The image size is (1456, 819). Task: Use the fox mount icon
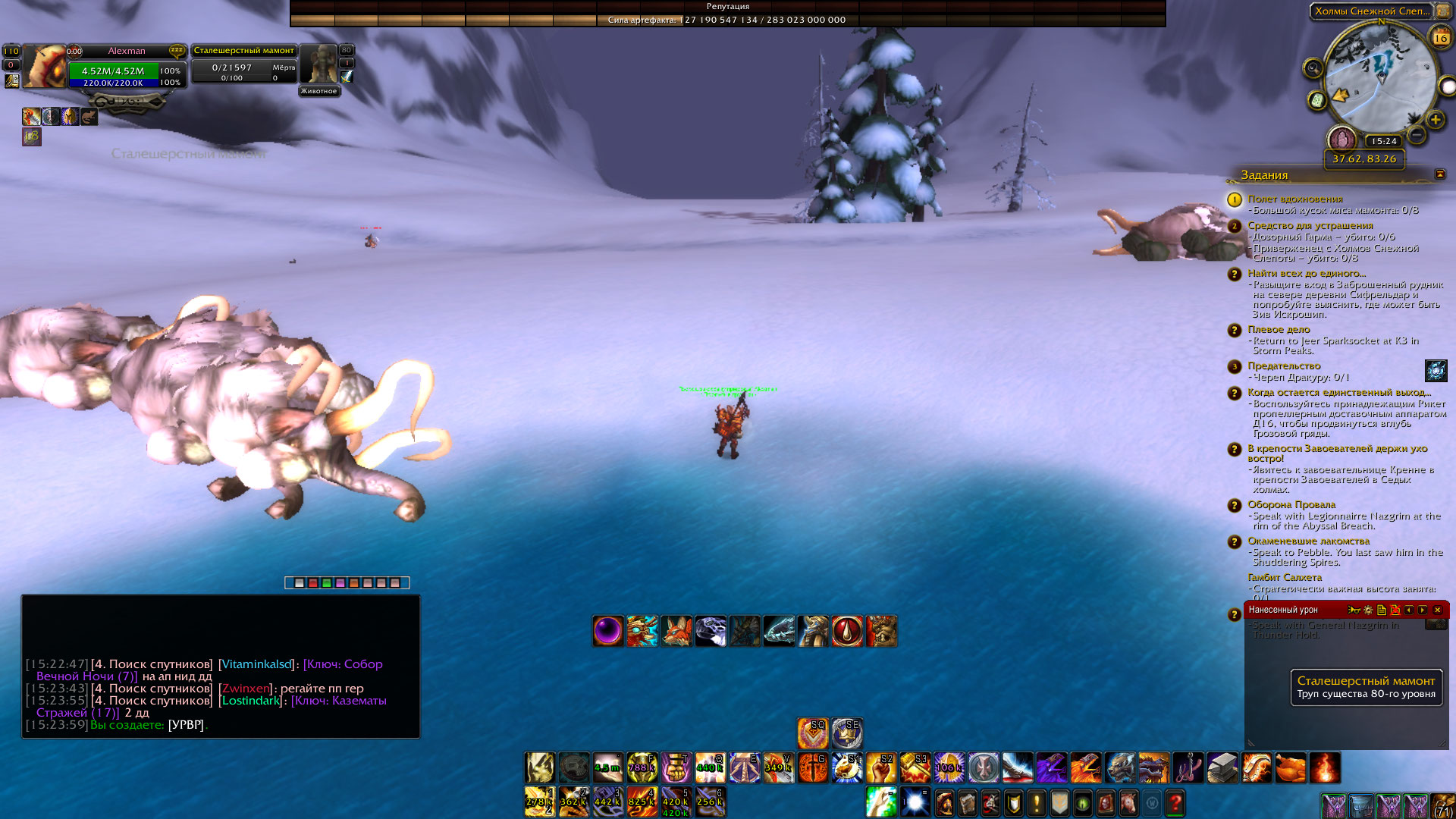click(x=676, y=631)
